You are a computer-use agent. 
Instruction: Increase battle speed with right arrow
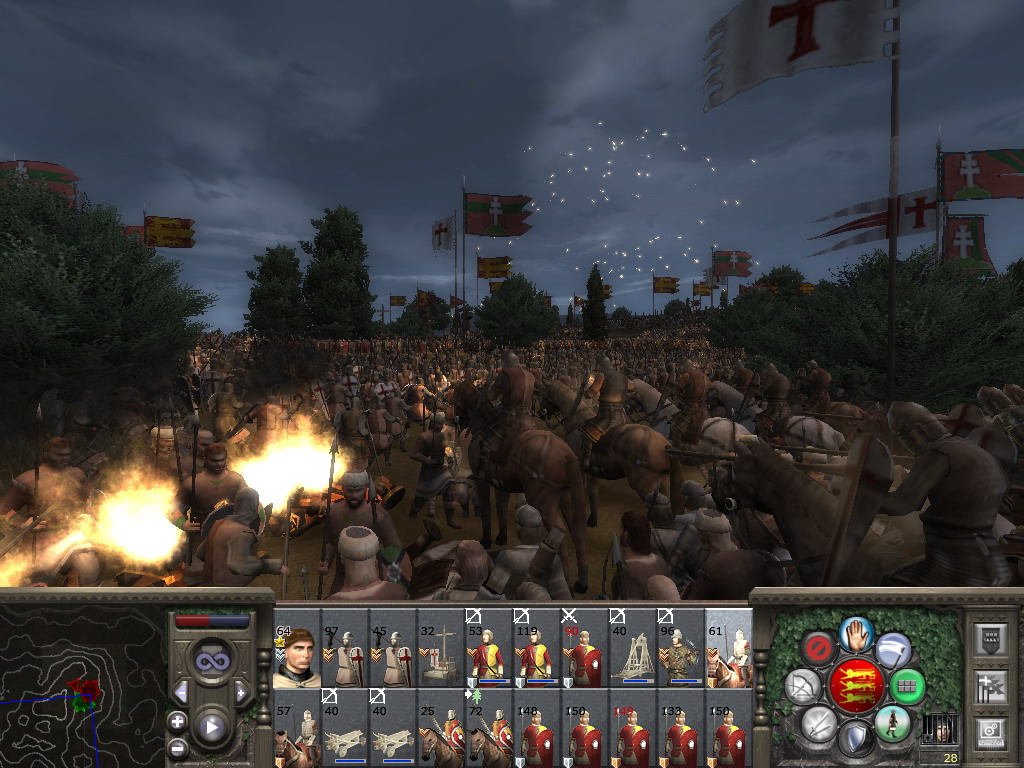click(241, 692)
